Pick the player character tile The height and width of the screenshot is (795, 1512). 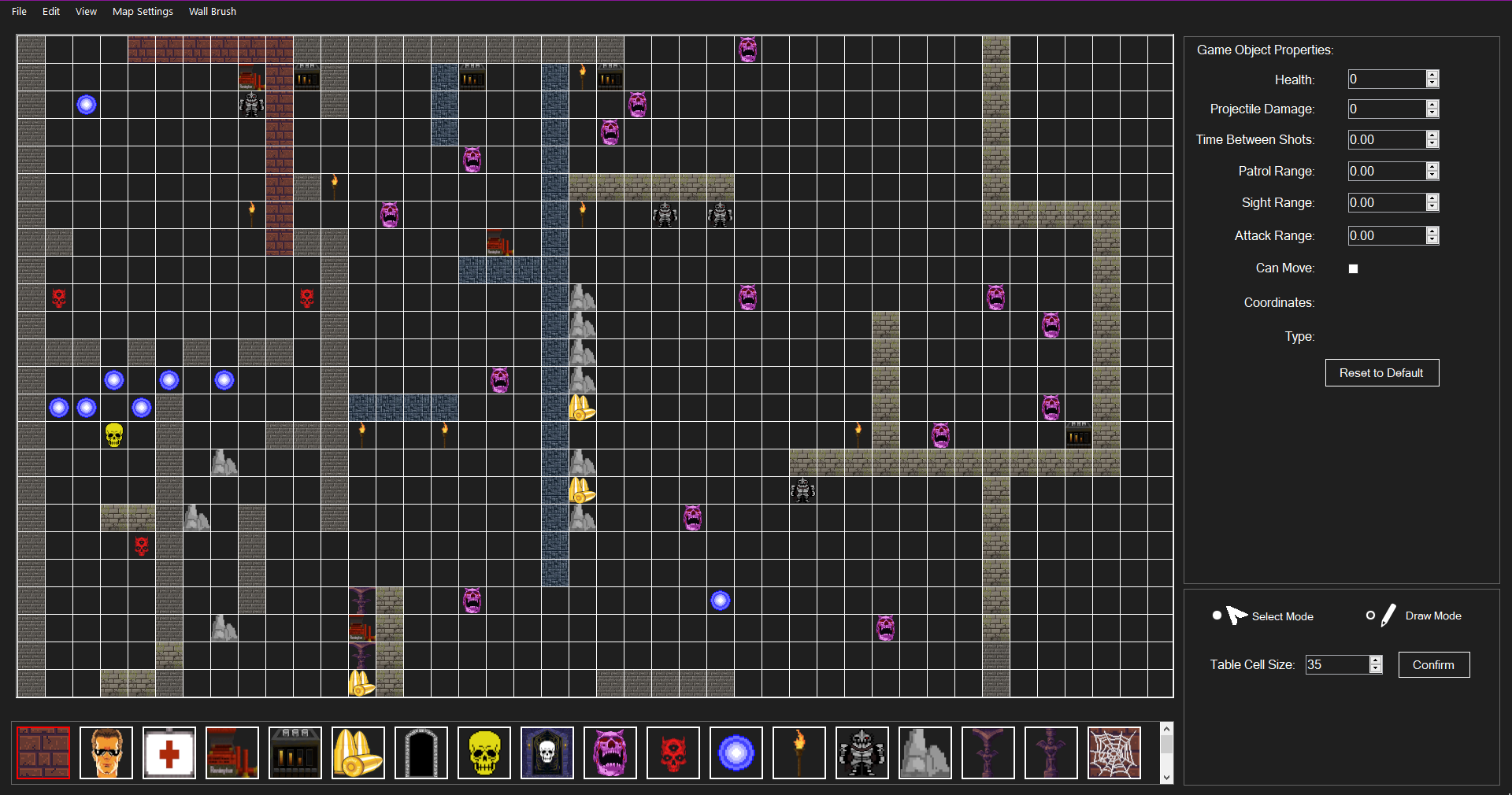(106, 752)
